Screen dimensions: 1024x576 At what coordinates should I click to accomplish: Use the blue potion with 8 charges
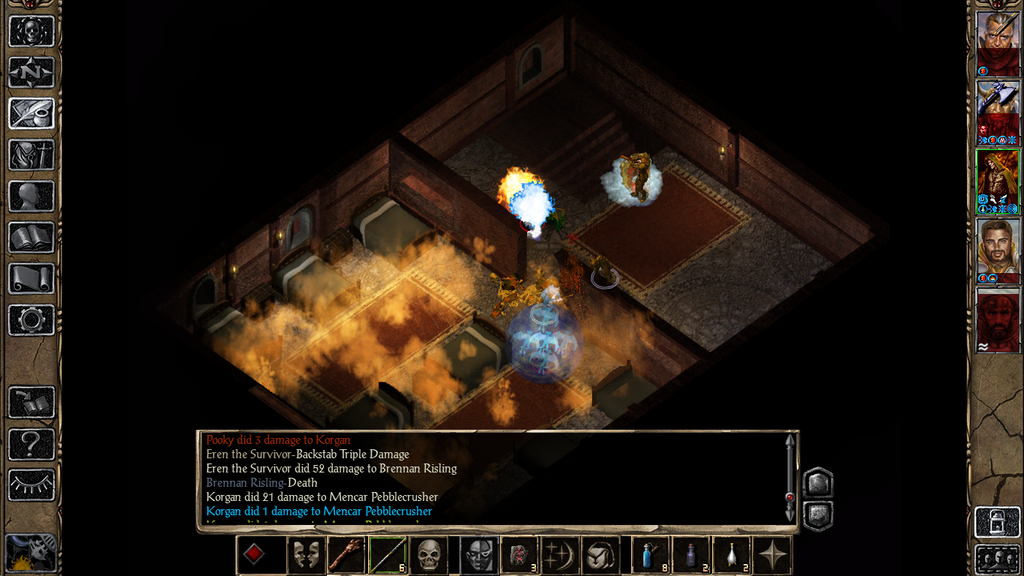click(651, 555)
